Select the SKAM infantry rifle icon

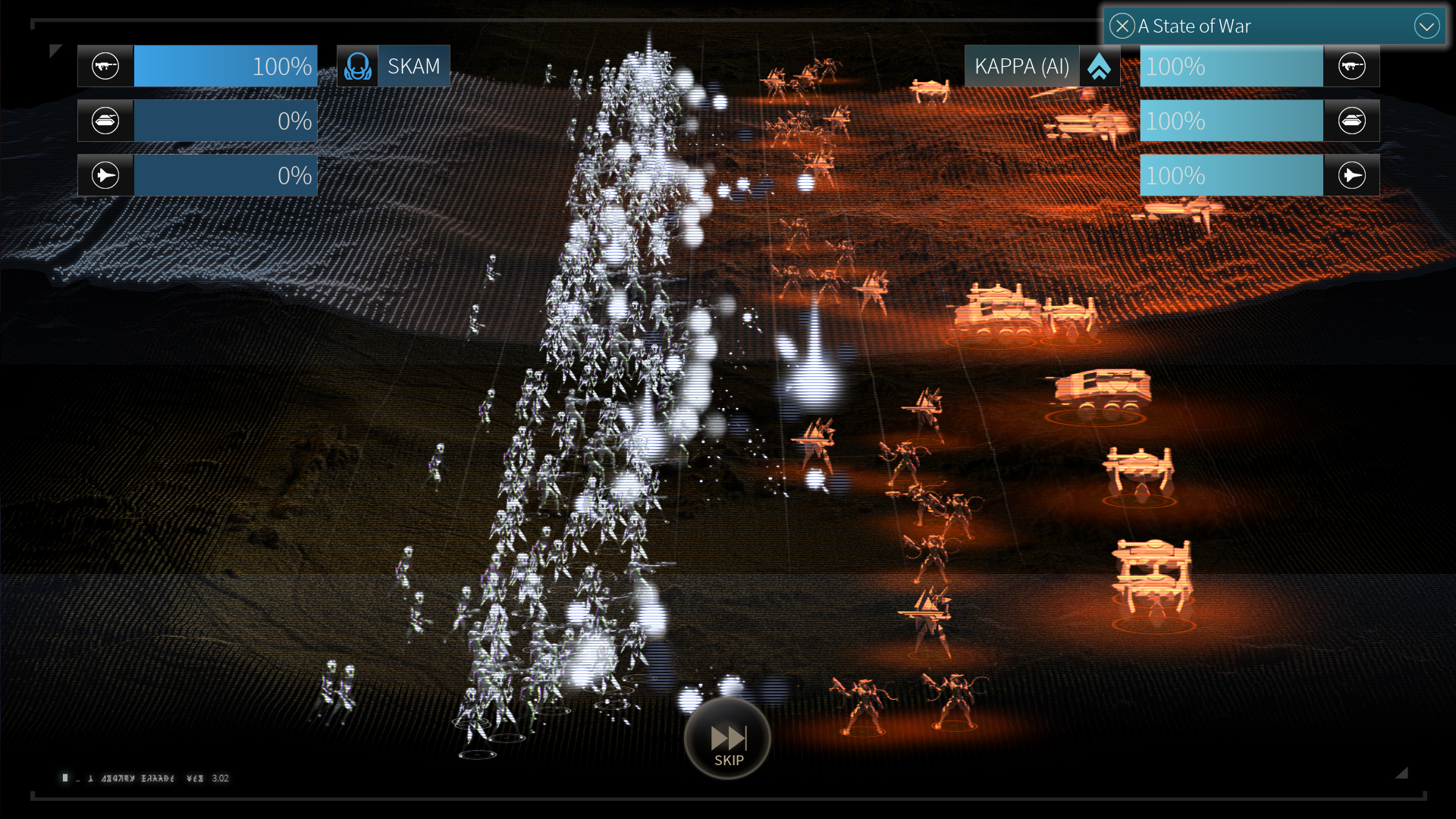coord(105,65)
